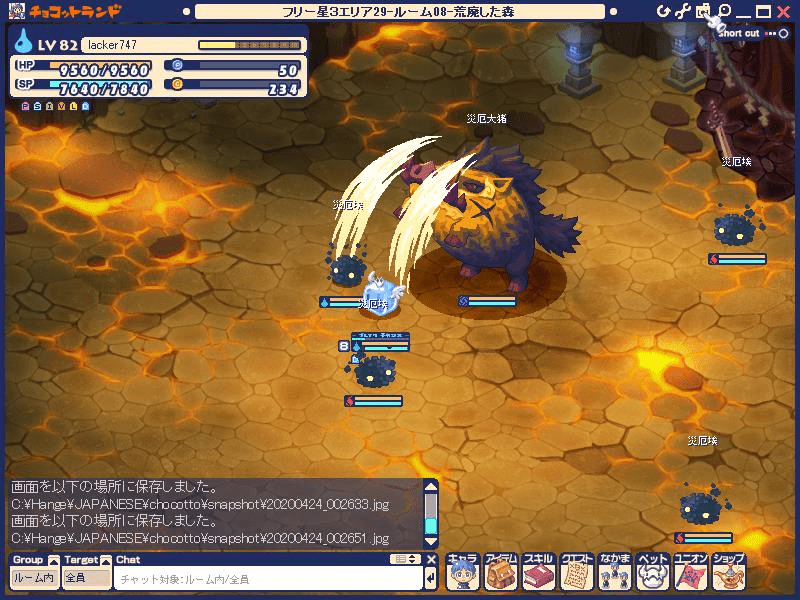The image size is (800, 600).
Task: Toggle the Short cut bar
Action: (769, 33)
